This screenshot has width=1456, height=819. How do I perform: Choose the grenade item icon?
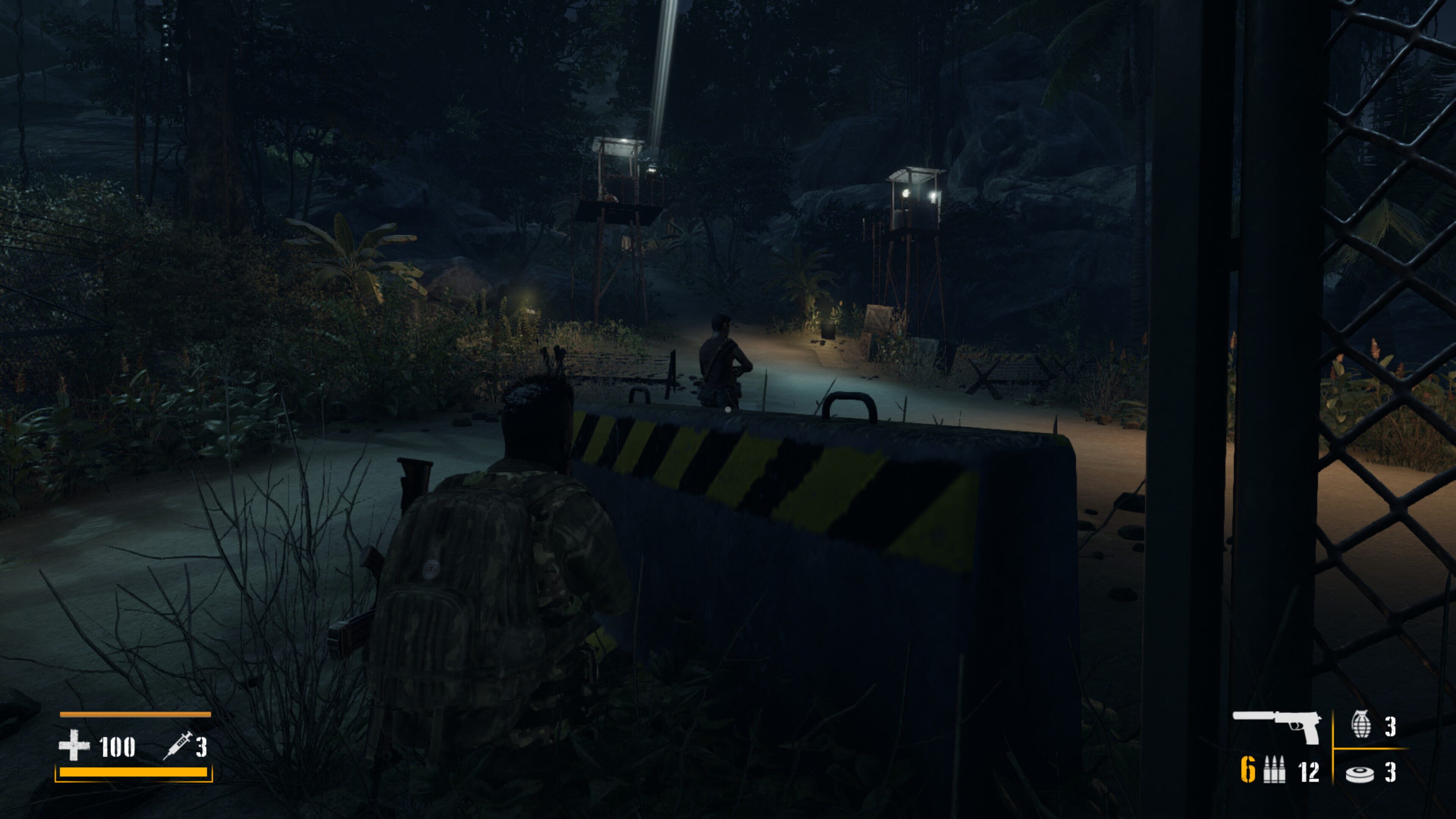(1360, 725)
